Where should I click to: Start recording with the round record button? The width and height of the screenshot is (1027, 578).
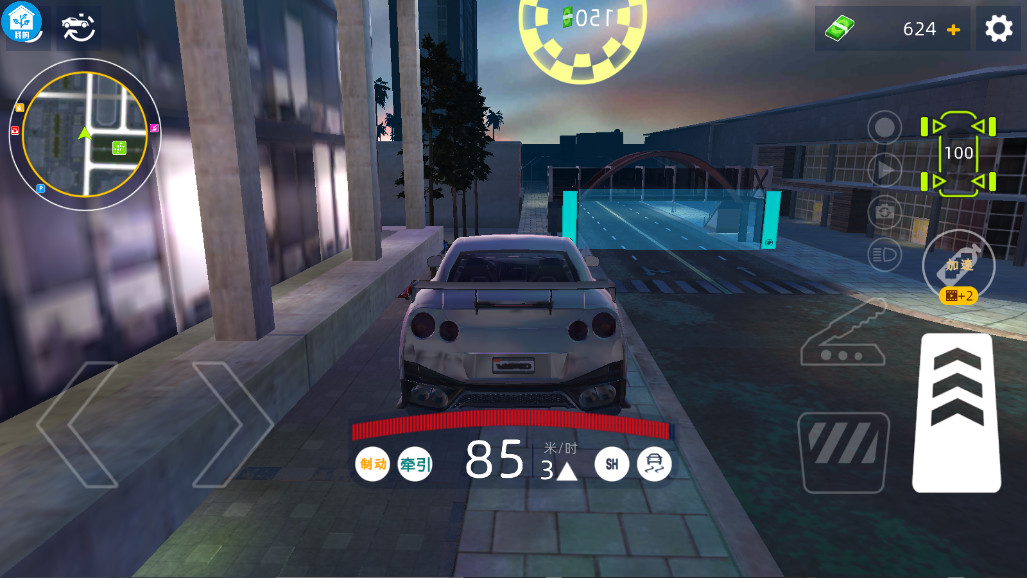(x=884, y=128)
